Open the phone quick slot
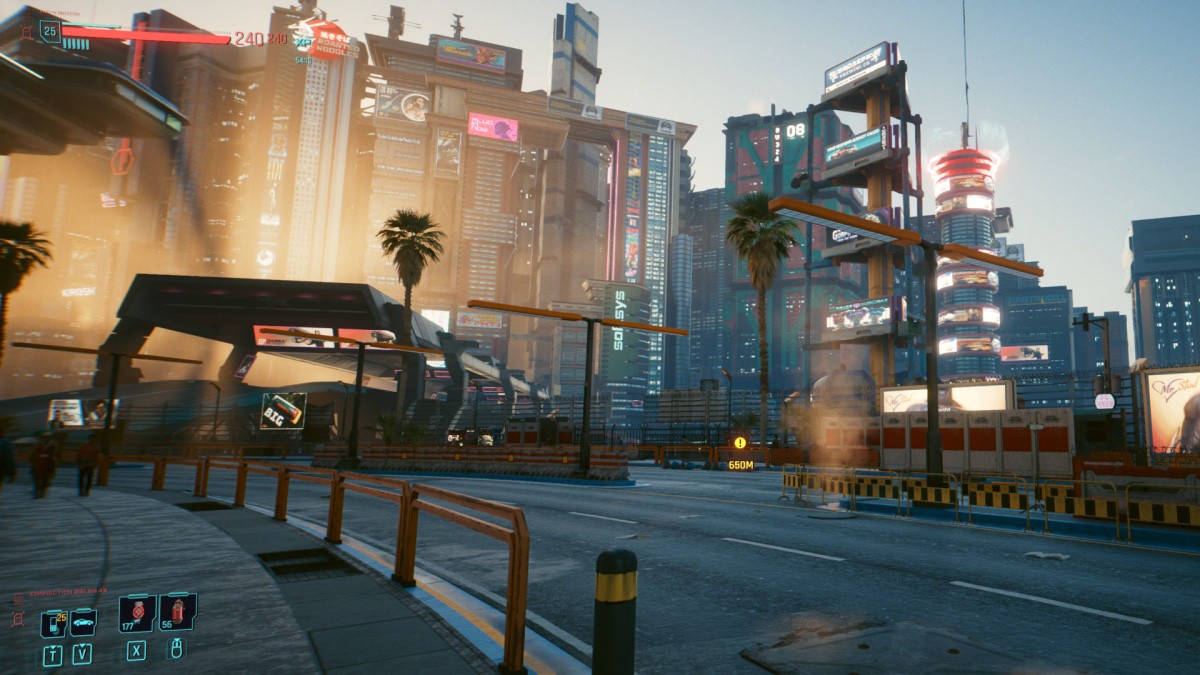 tap(53, 623)
